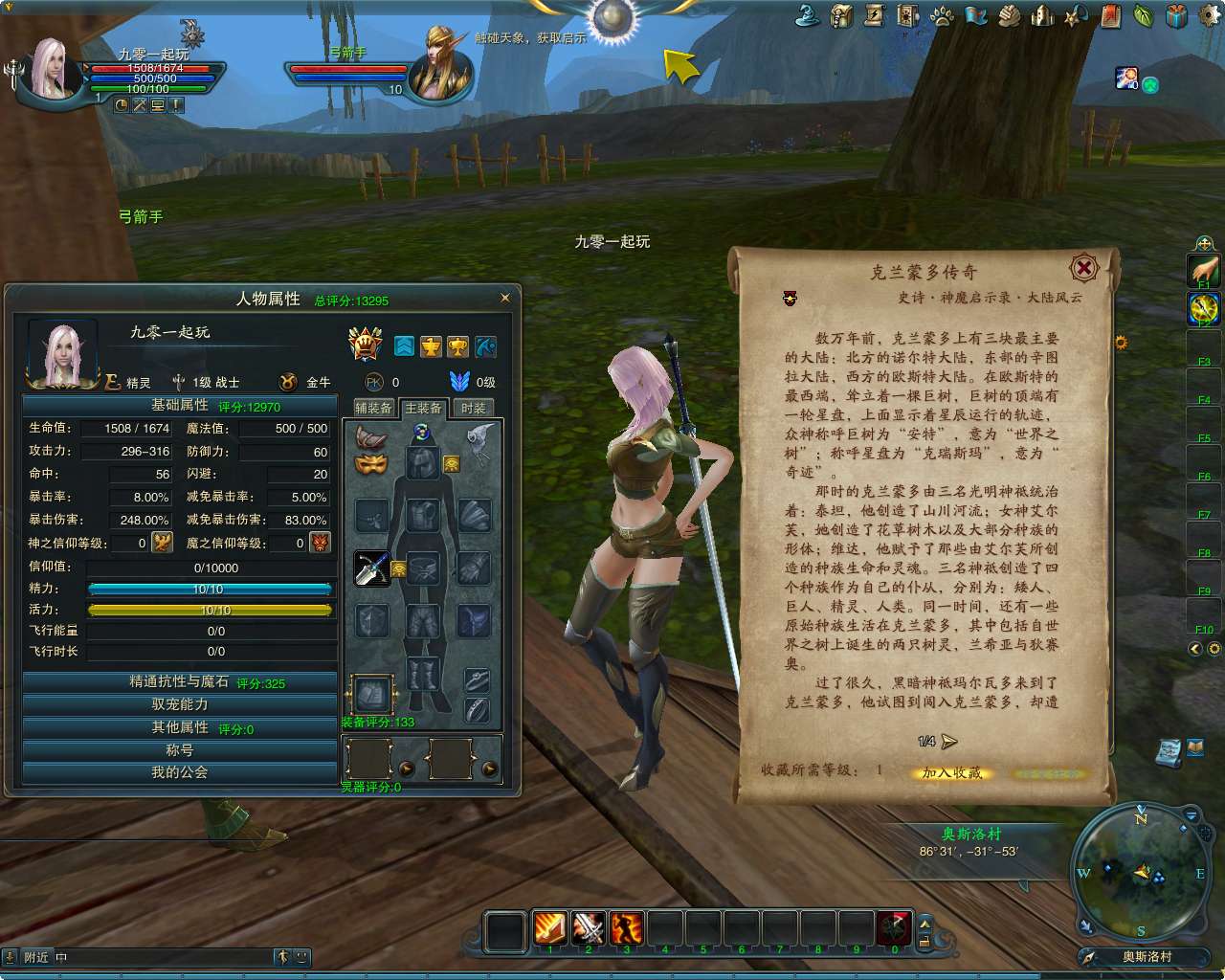
Task: Open the wizard hat icon in top toolbar
Action: [x=805, y=16]
